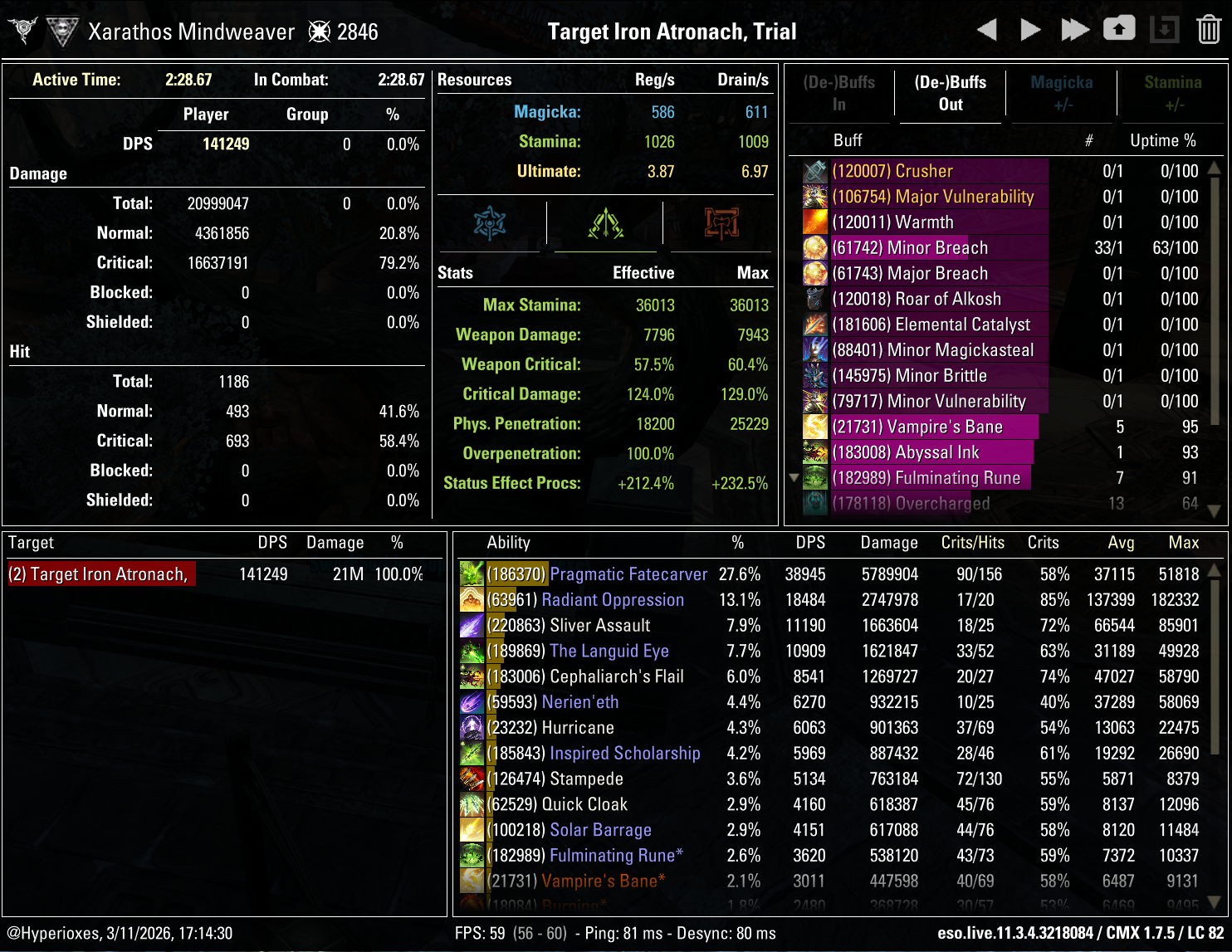Save the current fight report
Image resolution: width=1232 pixels, height=952 pixels.
click(x=1119, y=27)
